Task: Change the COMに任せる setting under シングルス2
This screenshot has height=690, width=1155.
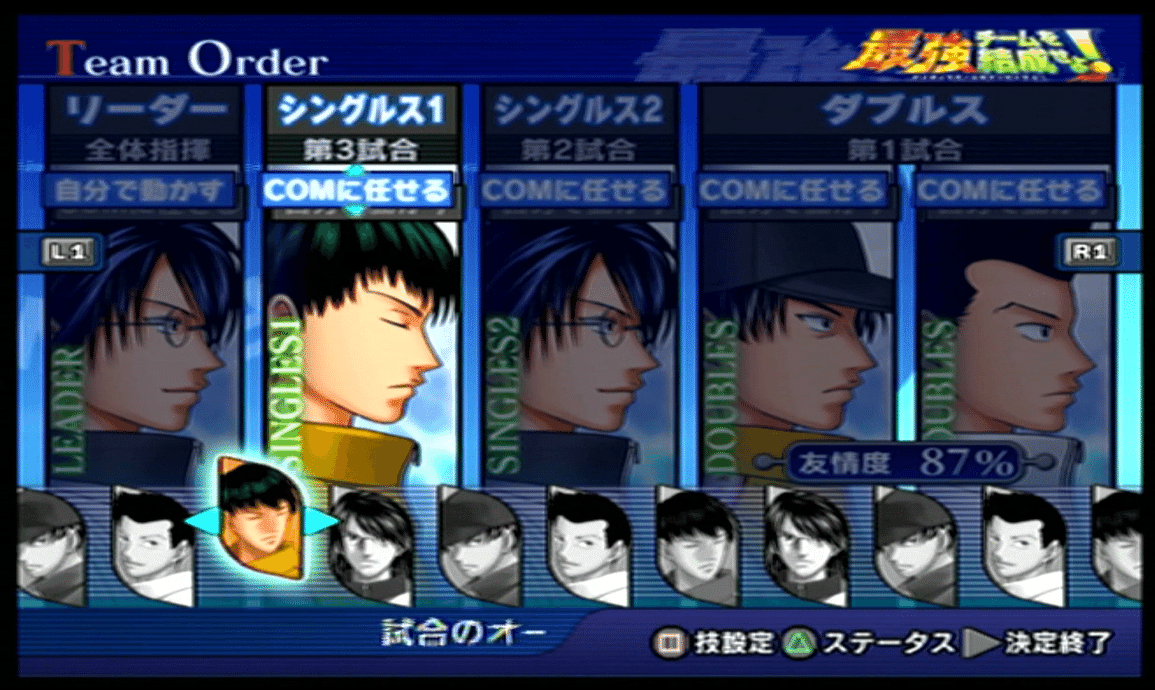Action: coord(575,190)
